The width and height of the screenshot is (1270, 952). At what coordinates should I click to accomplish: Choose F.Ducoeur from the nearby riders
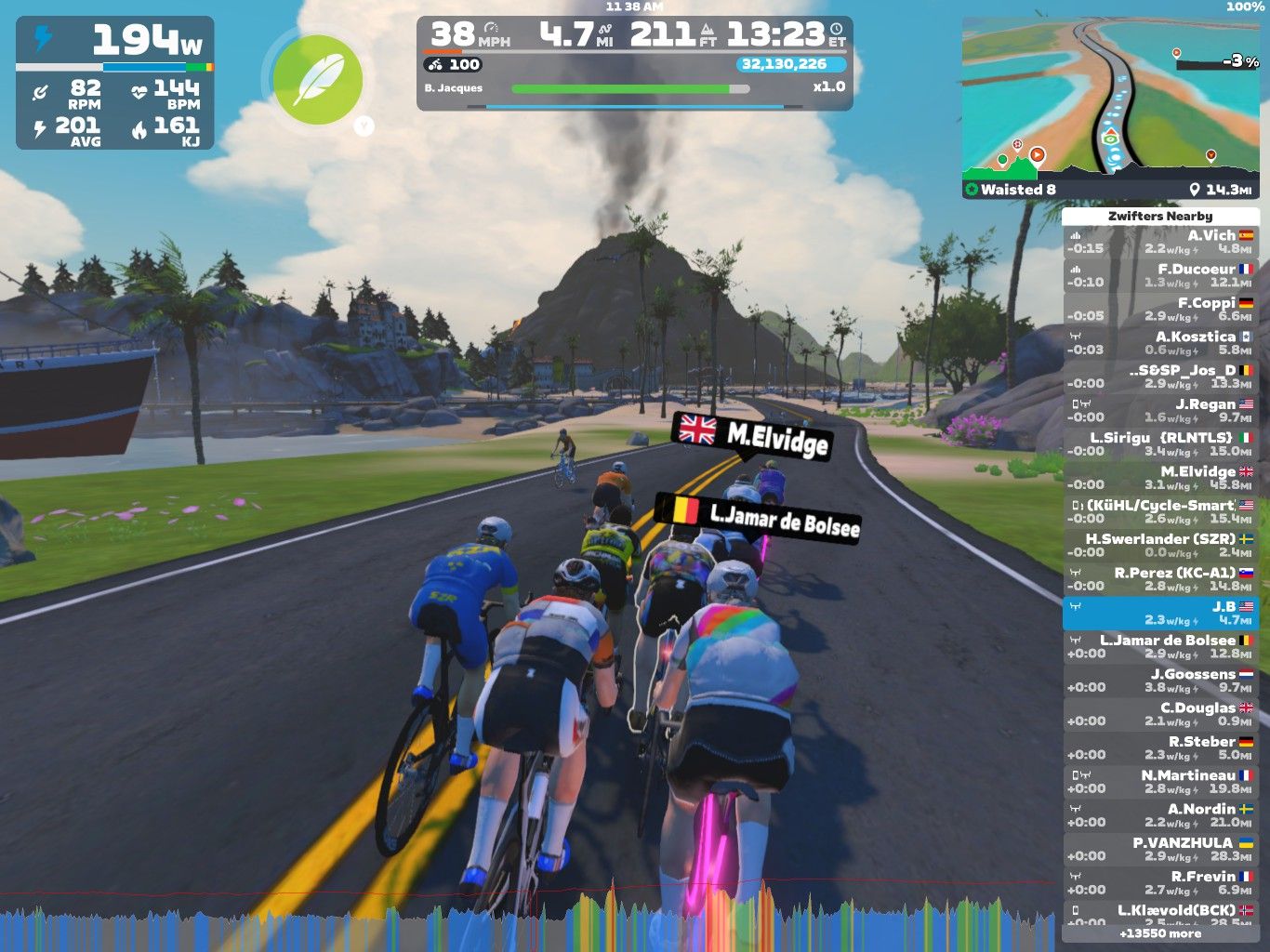1160,275
